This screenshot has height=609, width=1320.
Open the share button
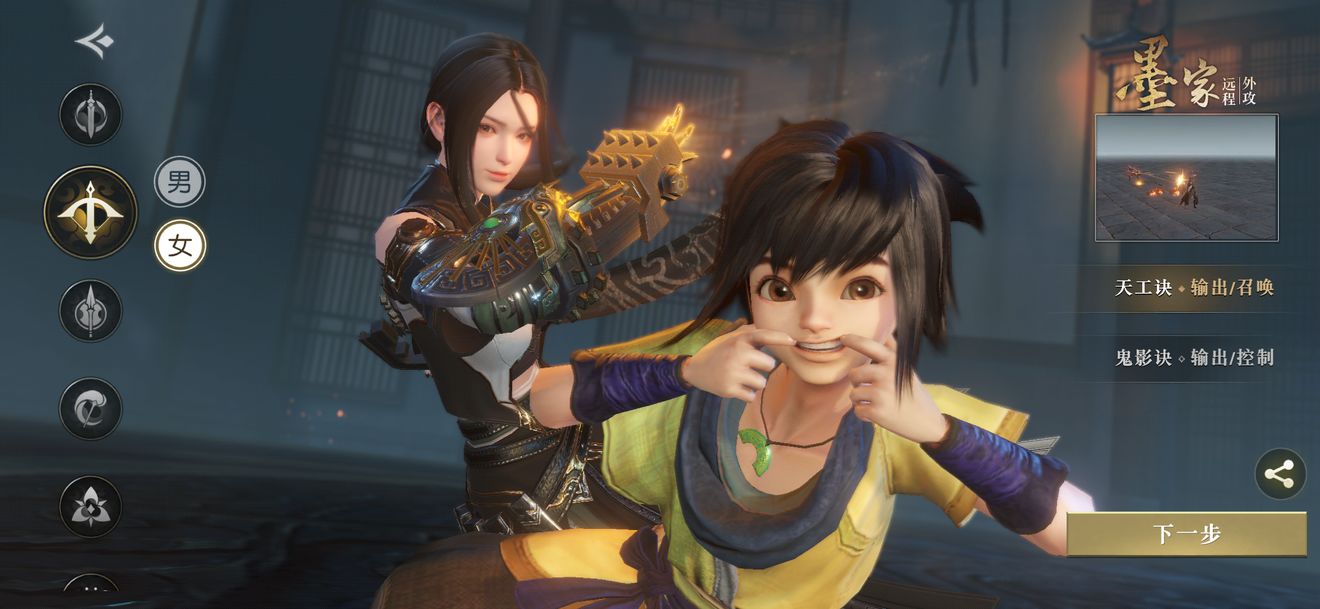1280,474
